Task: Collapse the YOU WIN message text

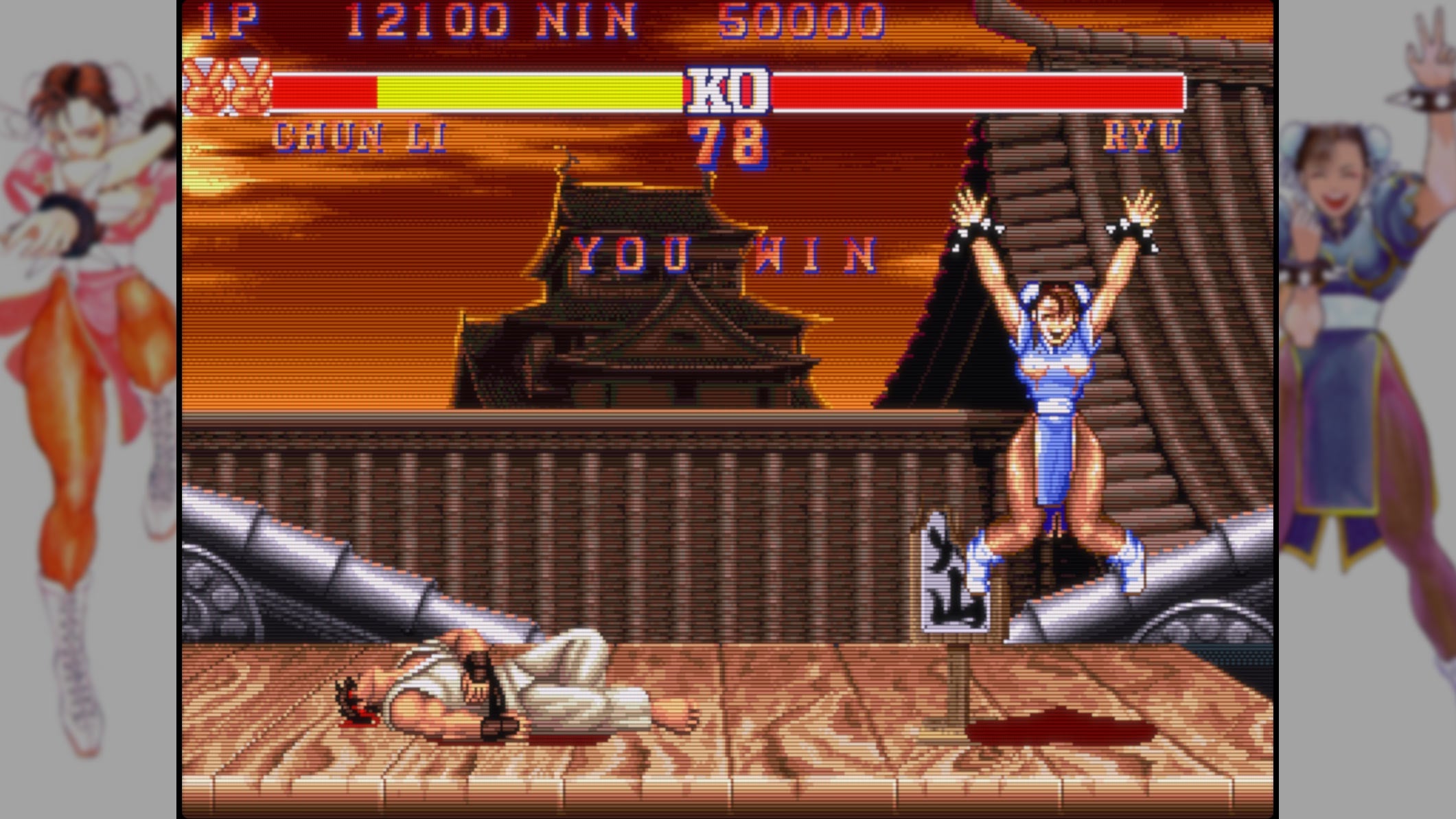Action: click(x=724, y=254)
